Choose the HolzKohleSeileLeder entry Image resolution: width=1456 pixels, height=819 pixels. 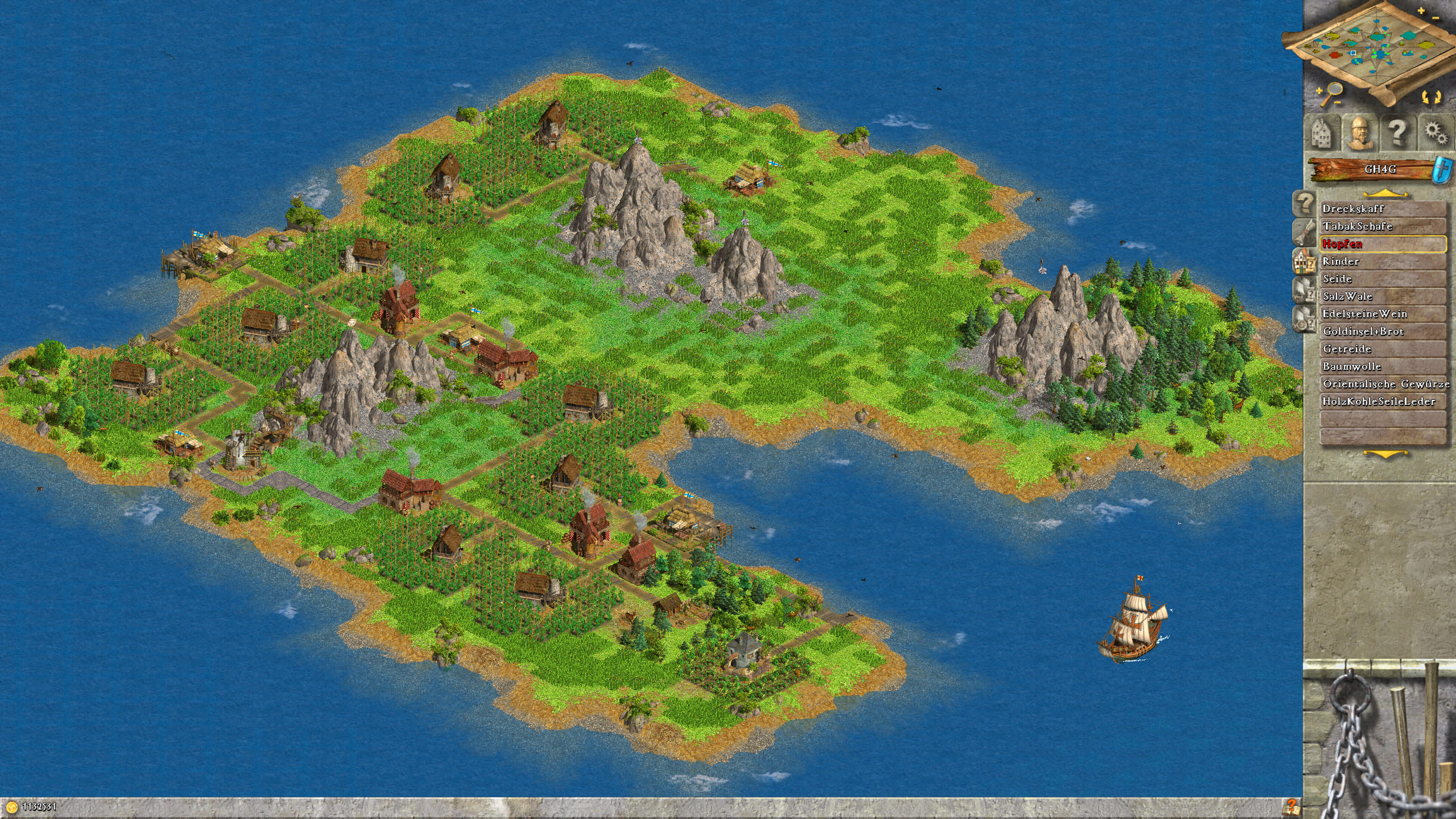click(x=1382, y=402)
